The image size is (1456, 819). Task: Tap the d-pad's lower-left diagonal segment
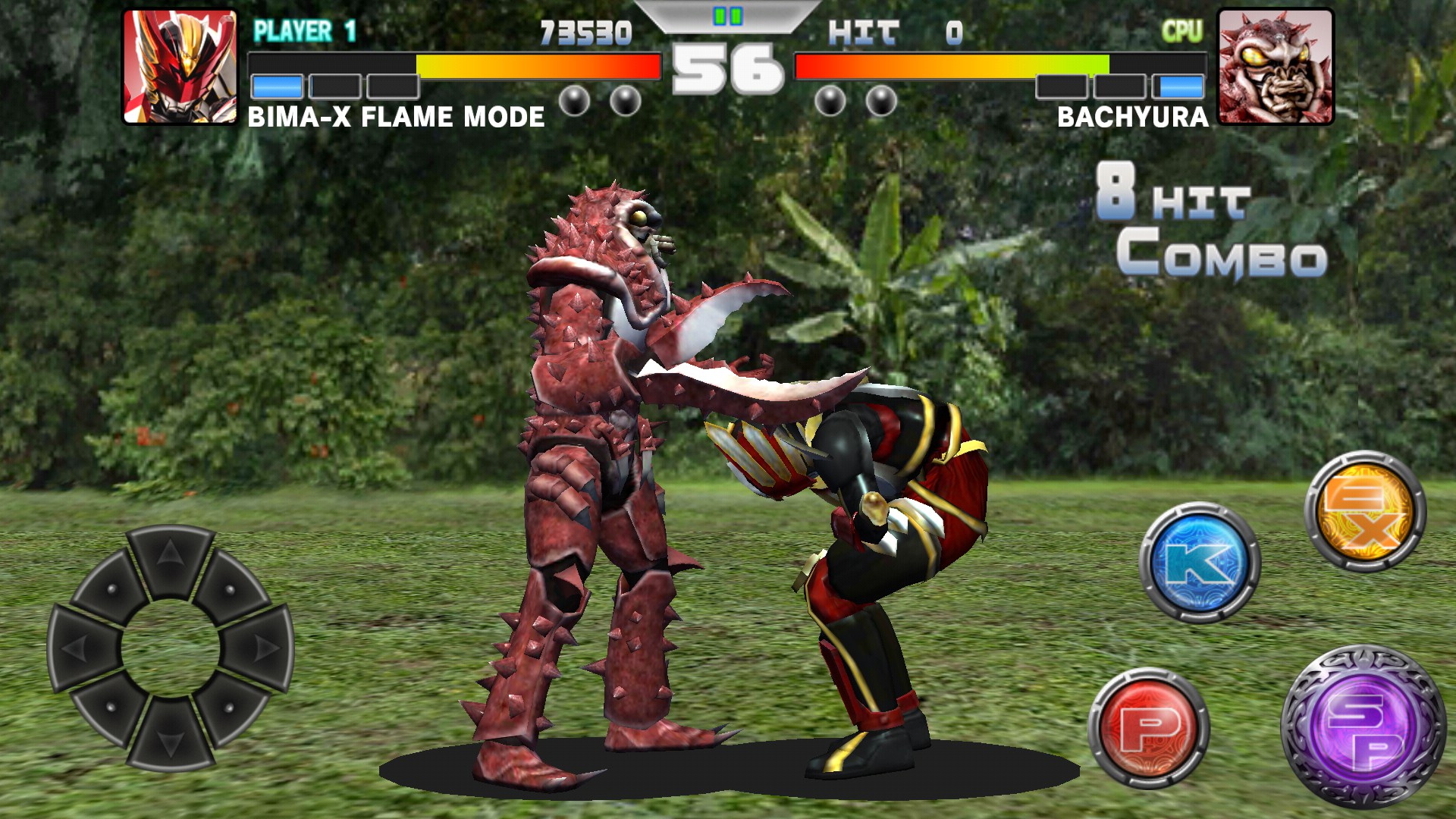(x=111, y=708)
